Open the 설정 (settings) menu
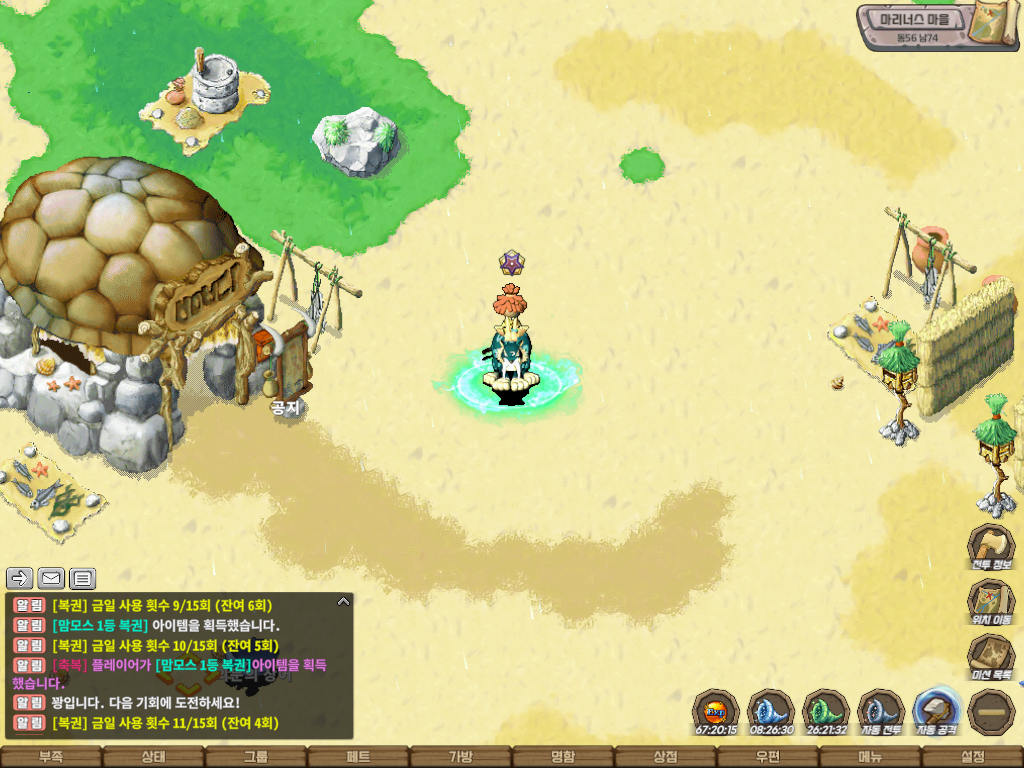The width and height of the screenshot is (1024, 768). tap(972, 757)
